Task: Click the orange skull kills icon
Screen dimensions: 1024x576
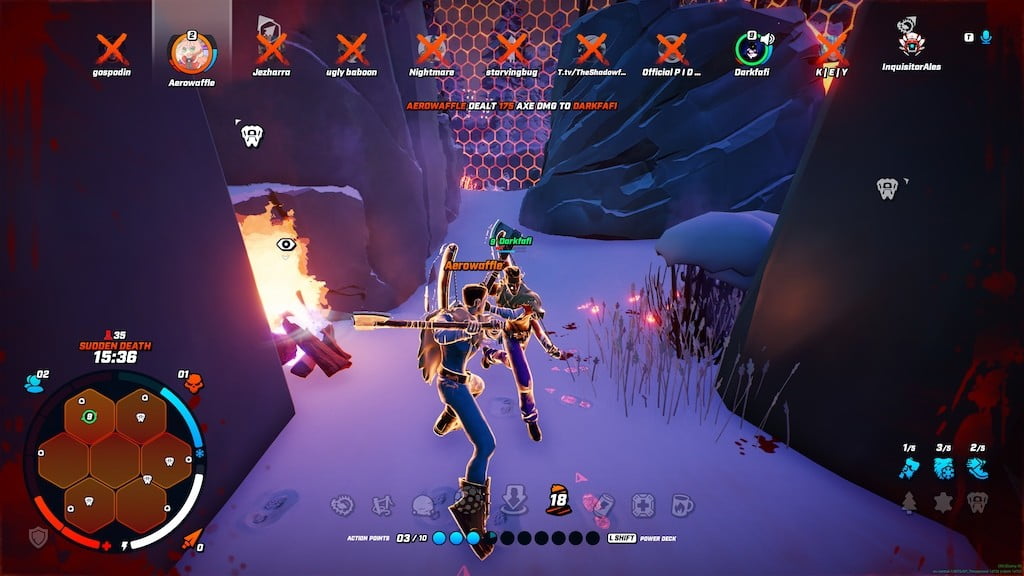Action: point(193,383)
